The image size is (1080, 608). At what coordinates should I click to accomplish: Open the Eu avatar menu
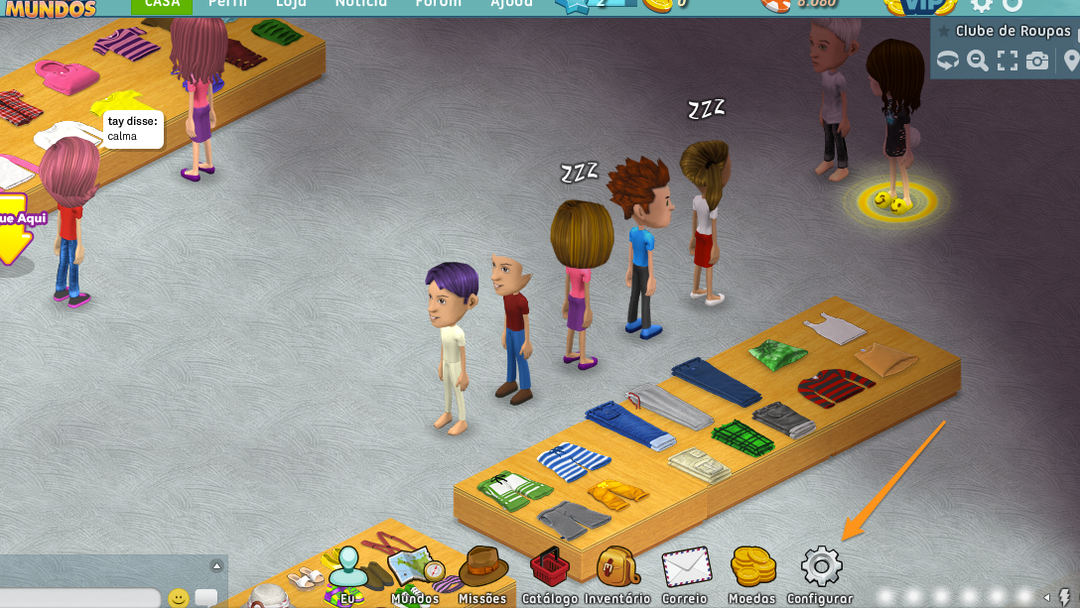pos(347,574)
